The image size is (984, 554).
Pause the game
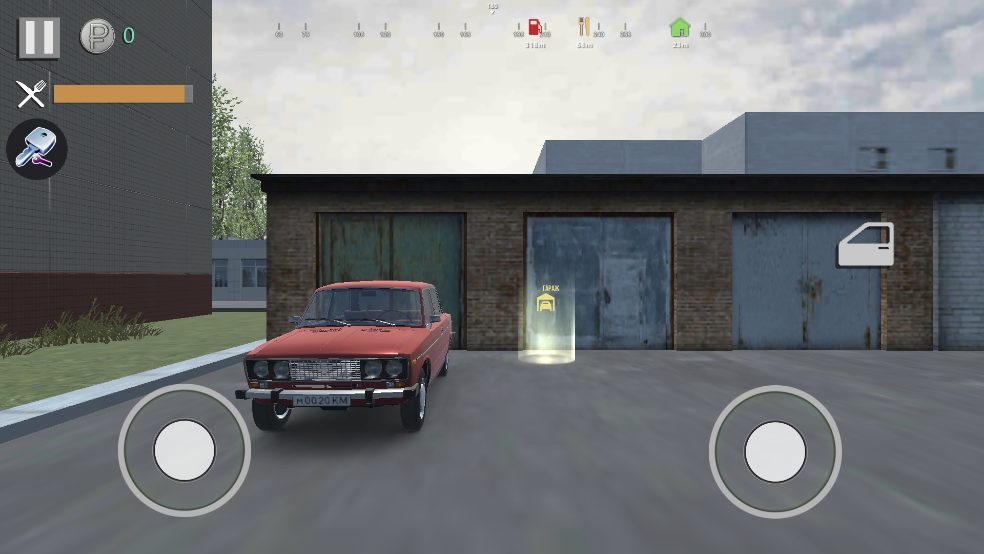pyautogui.click(x=39, y=37)
